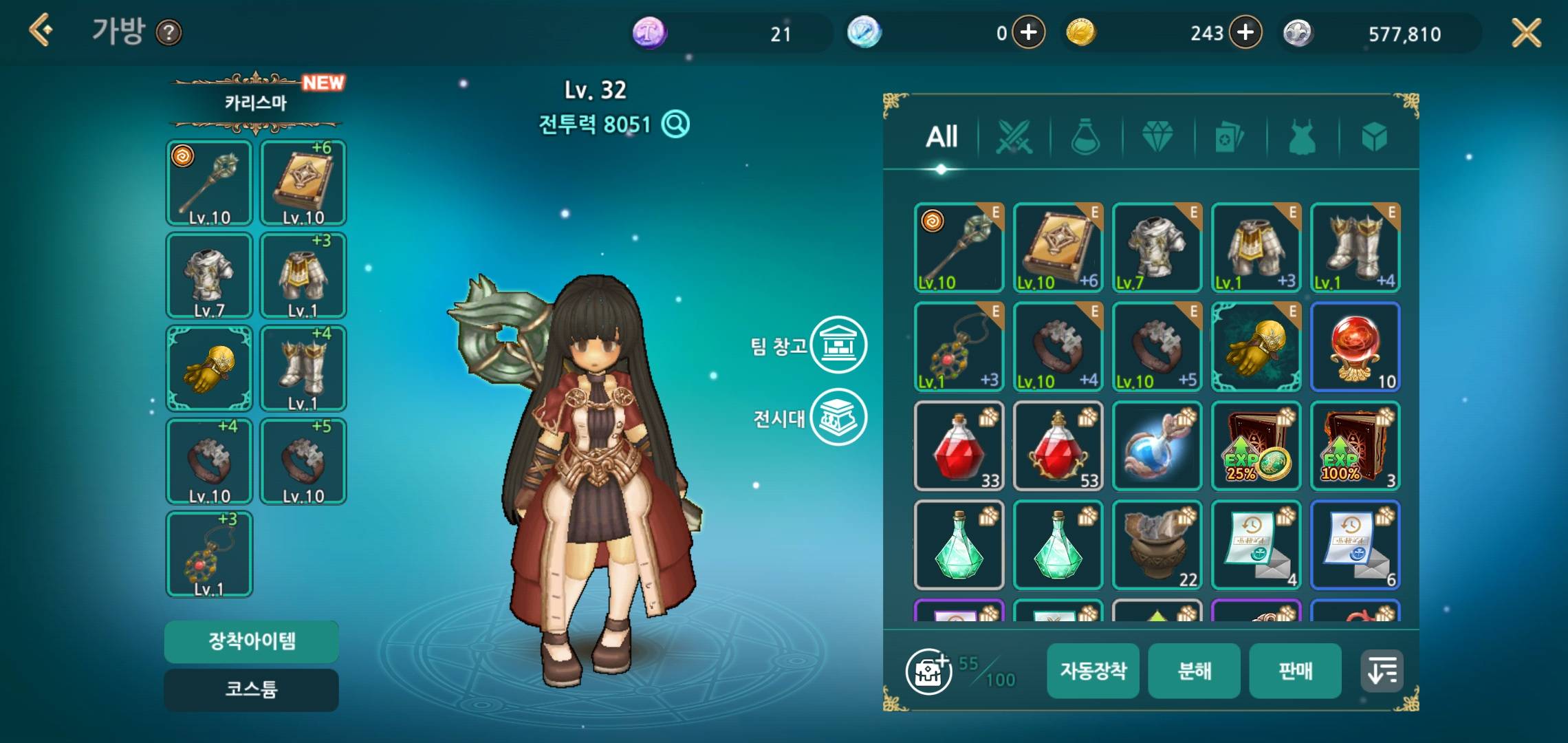Tap the 자동장착 auto-equip button

[x=1093, y=671]
